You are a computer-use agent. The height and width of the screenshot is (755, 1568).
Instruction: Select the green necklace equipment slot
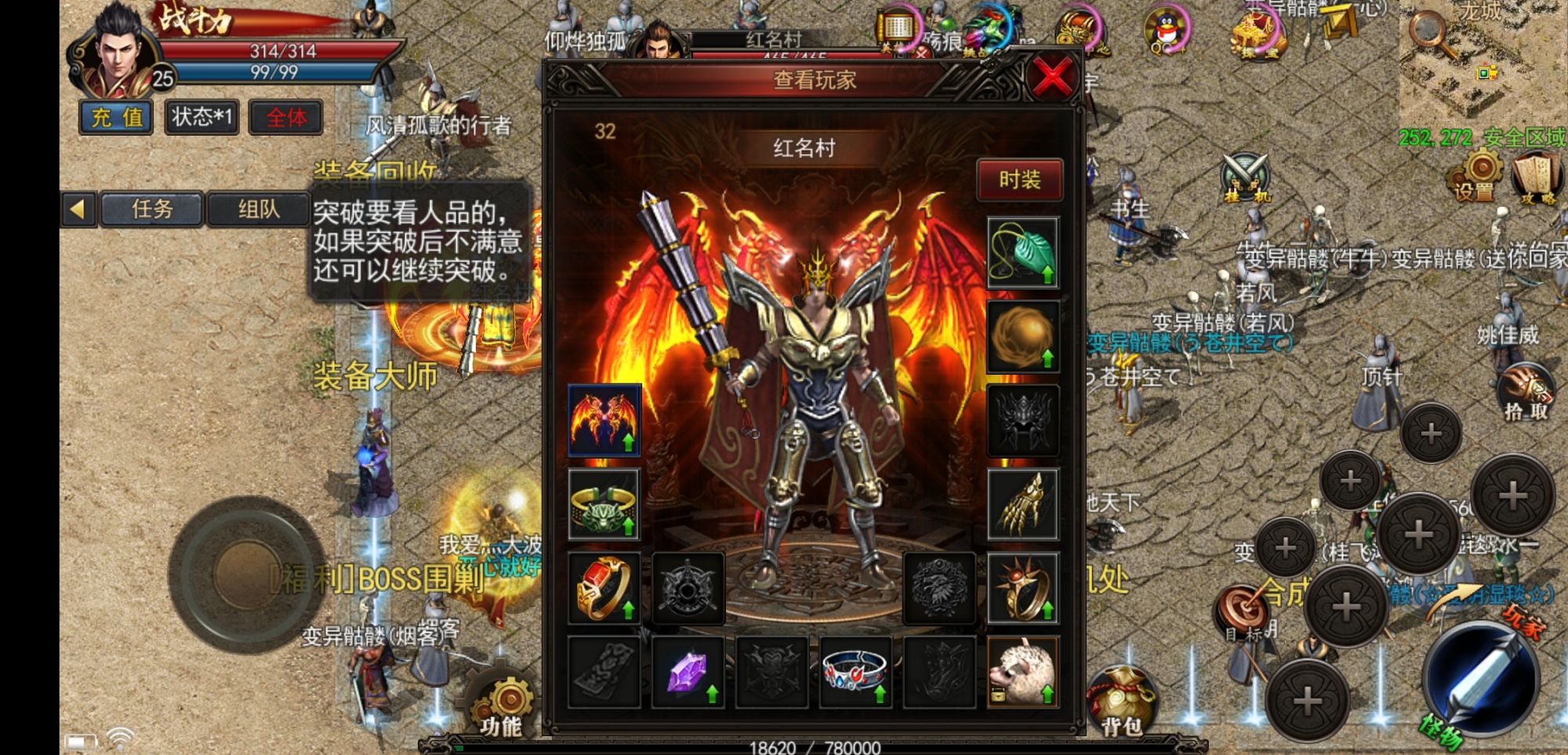coord(1022,253)
